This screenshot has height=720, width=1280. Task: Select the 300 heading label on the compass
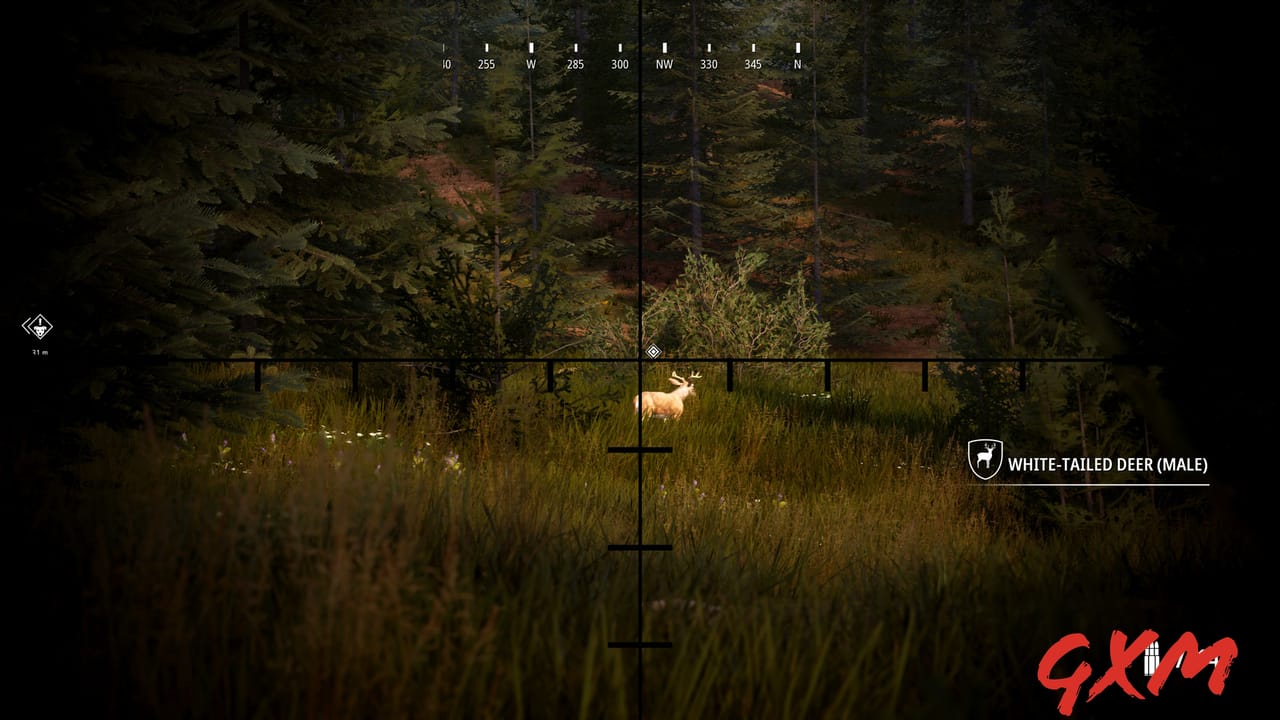(x=619, y=62)
